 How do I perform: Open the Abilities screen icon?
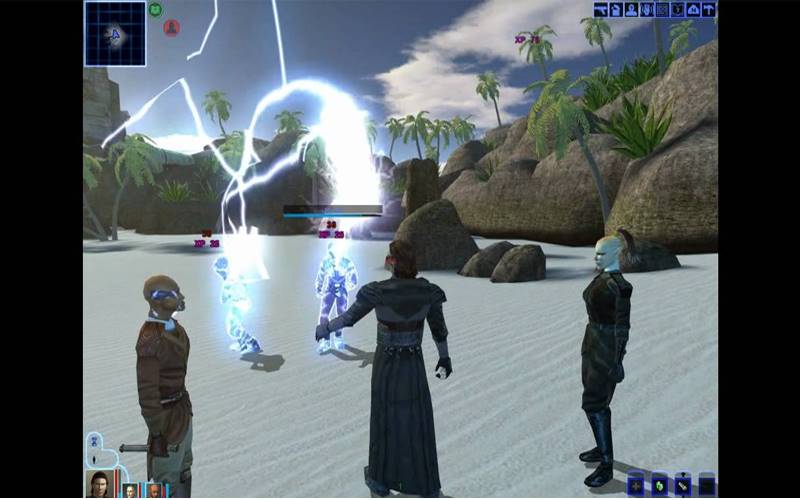point(647,9)
